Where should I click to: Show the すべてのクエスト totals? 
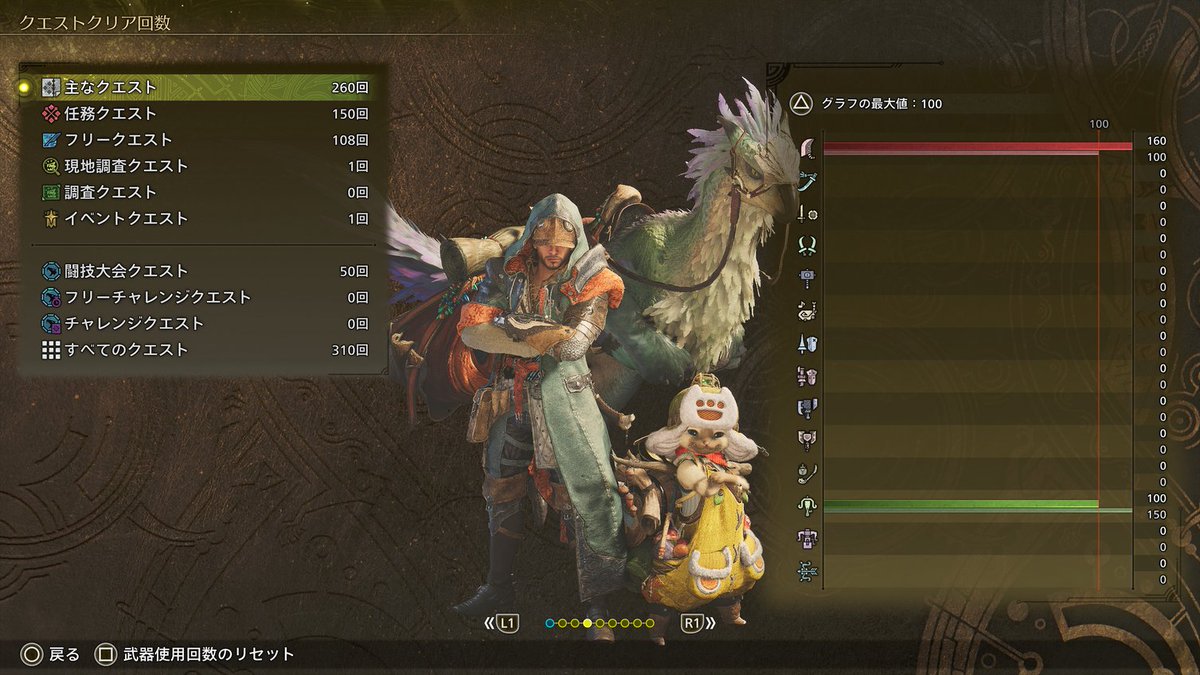(x=200, y=350)
